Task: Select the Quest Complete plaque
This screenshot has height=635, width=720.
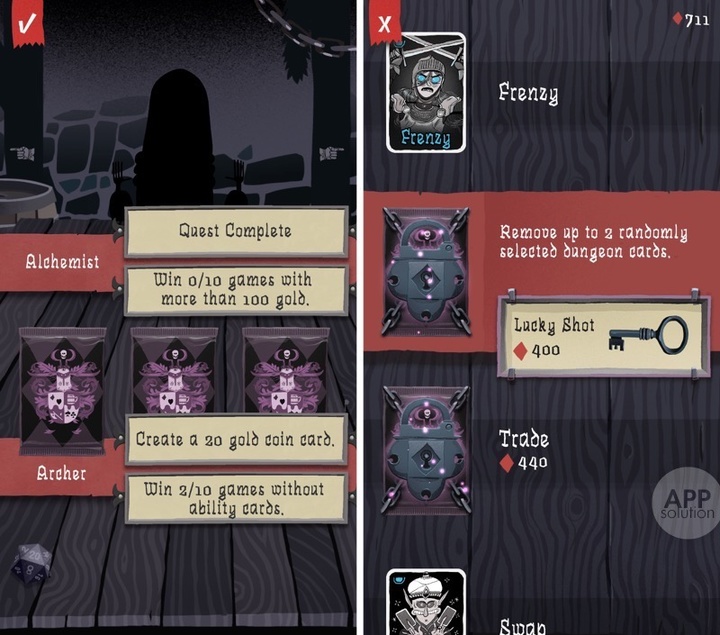Action: coord(235,231)
